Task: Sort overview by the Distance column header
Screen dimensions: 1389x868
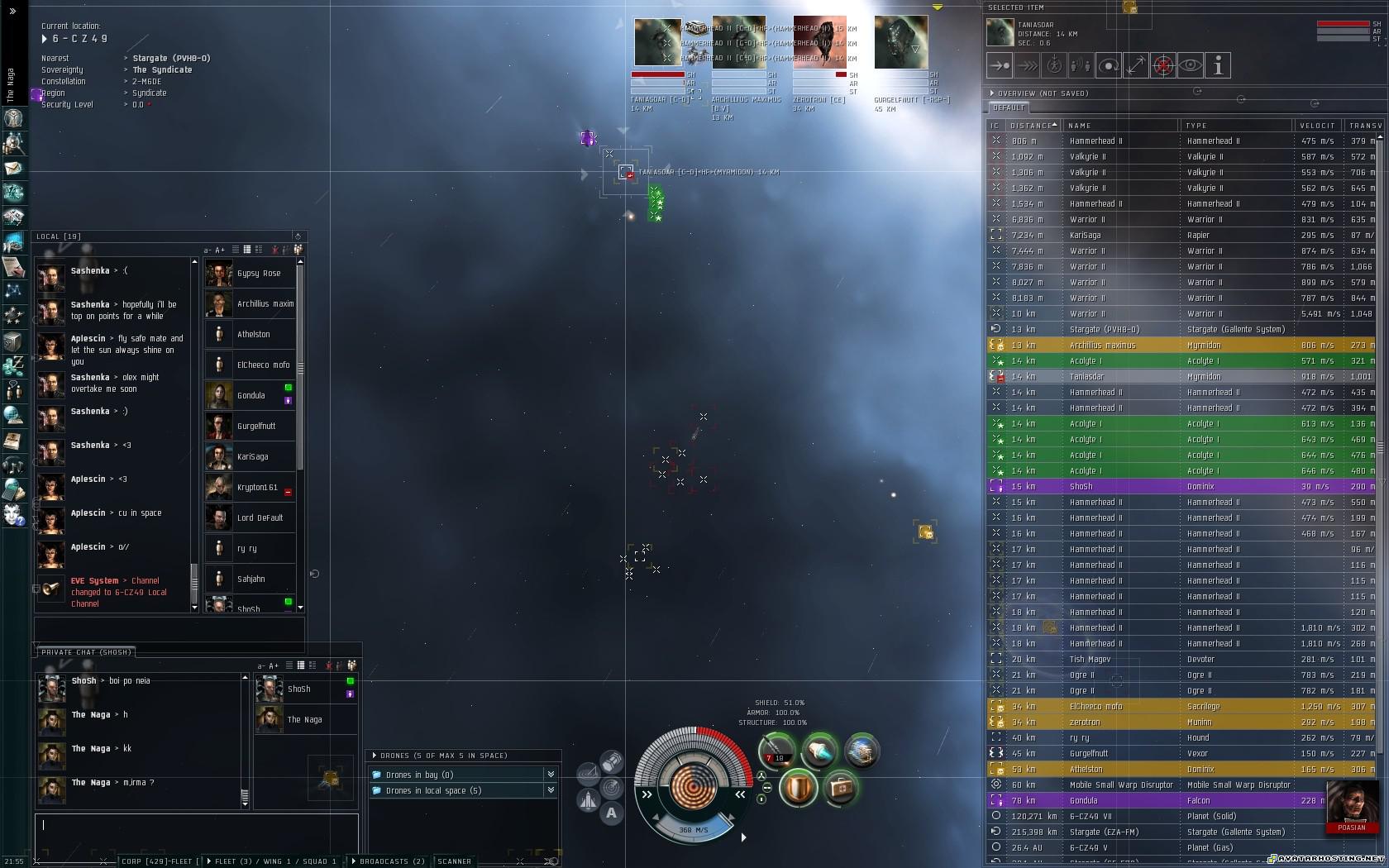Action: pos(1032,126)
